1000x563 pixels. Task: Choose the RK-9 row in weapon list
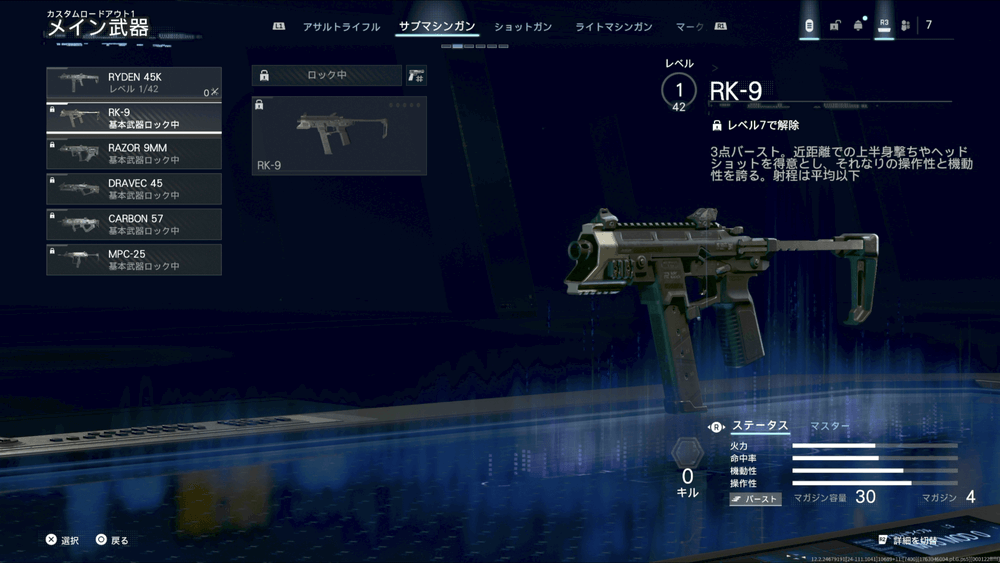[133, 118]
